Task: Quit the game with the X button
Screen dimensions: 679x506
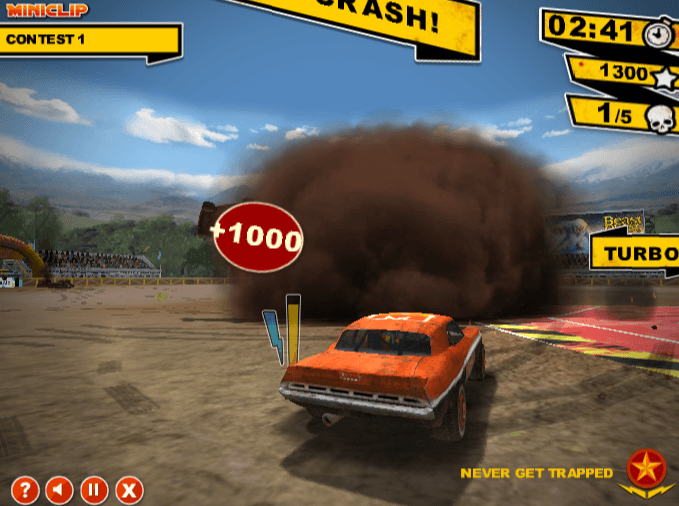Action: (x=129, y=490)
